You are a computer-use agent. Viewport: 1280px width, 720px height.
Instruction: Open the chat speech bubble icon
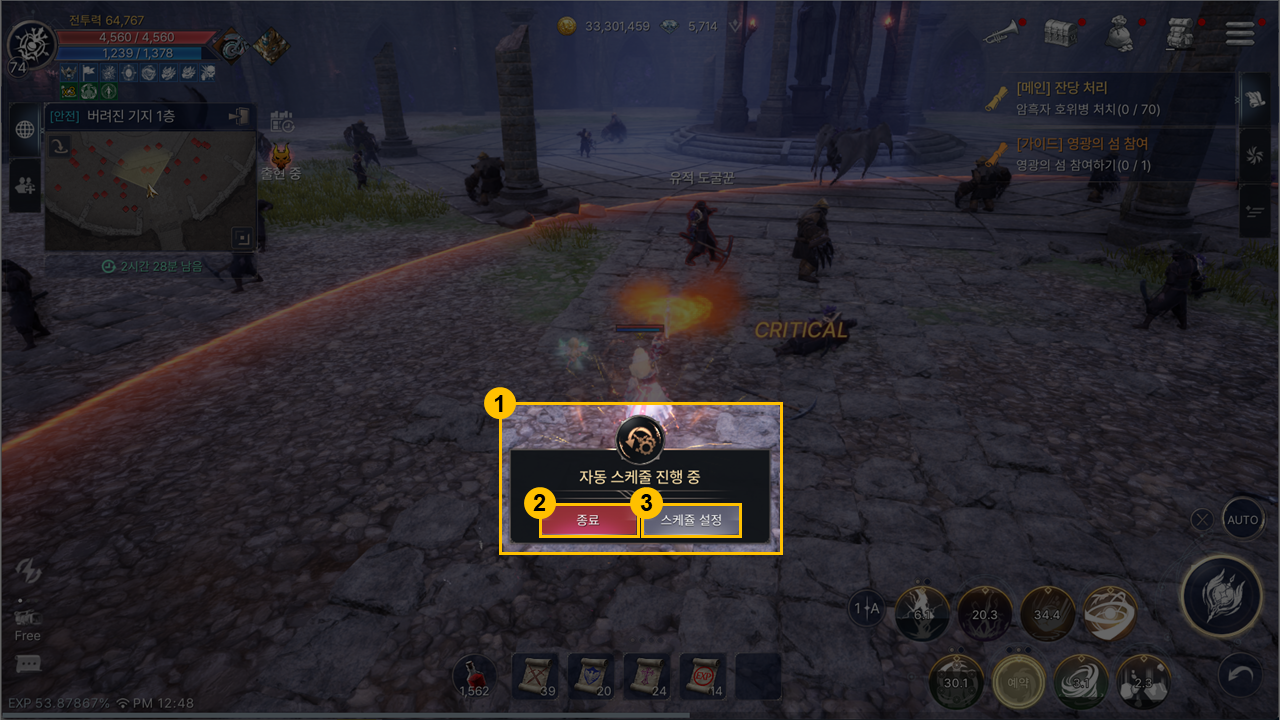[x=28, y=664]
